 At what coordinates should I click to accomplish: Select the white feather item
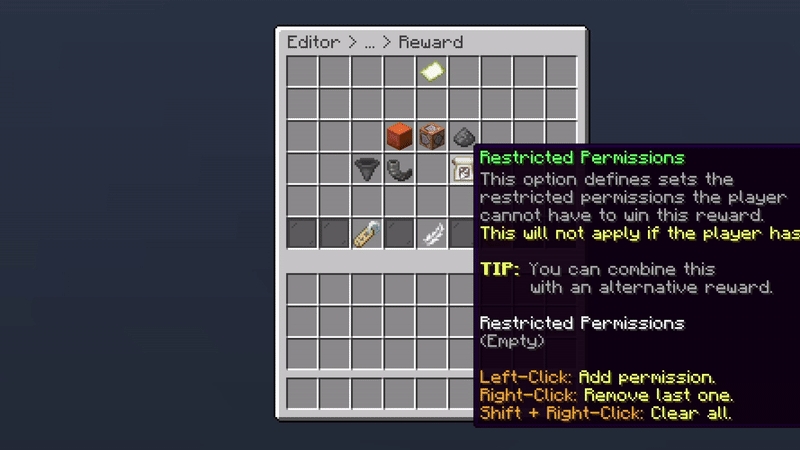[x=432, y=234]
